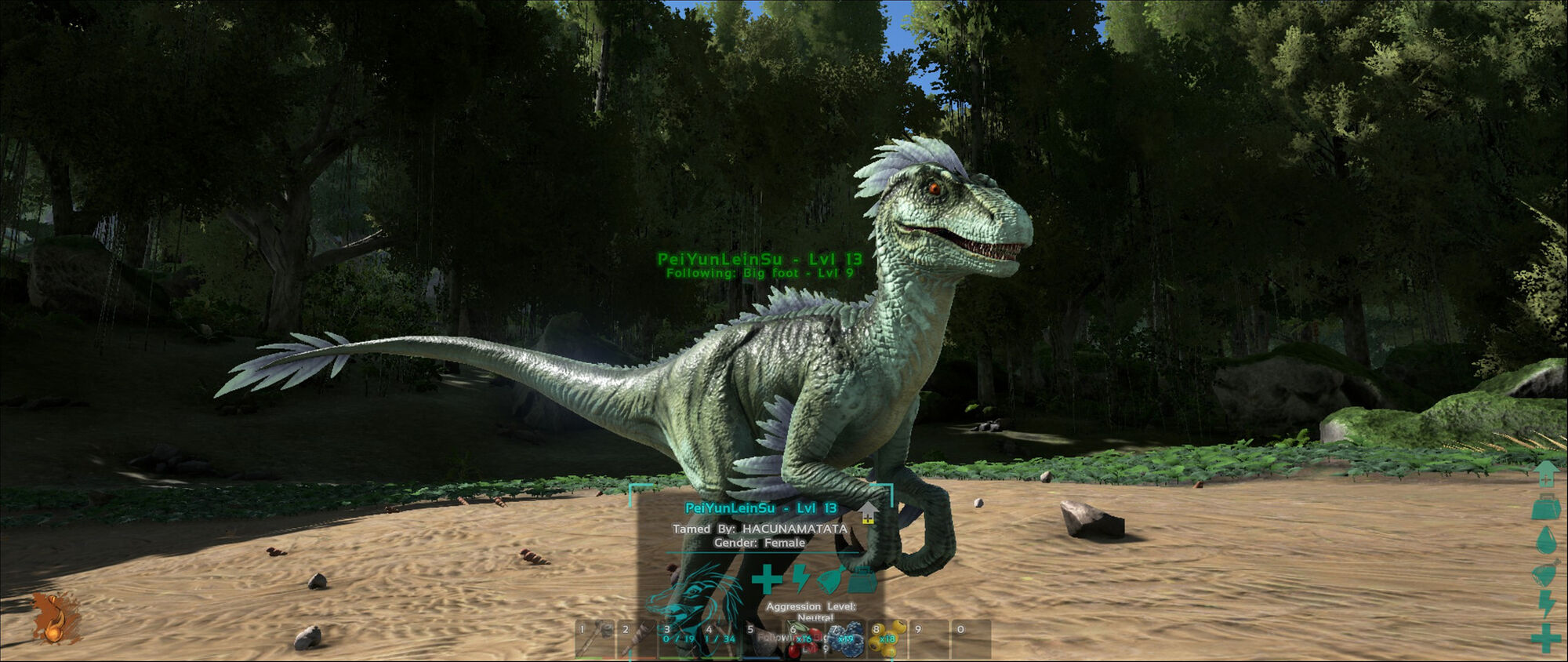Open the armor icon panel on right HUD
1568x662 pixels.
[1546, 508]
